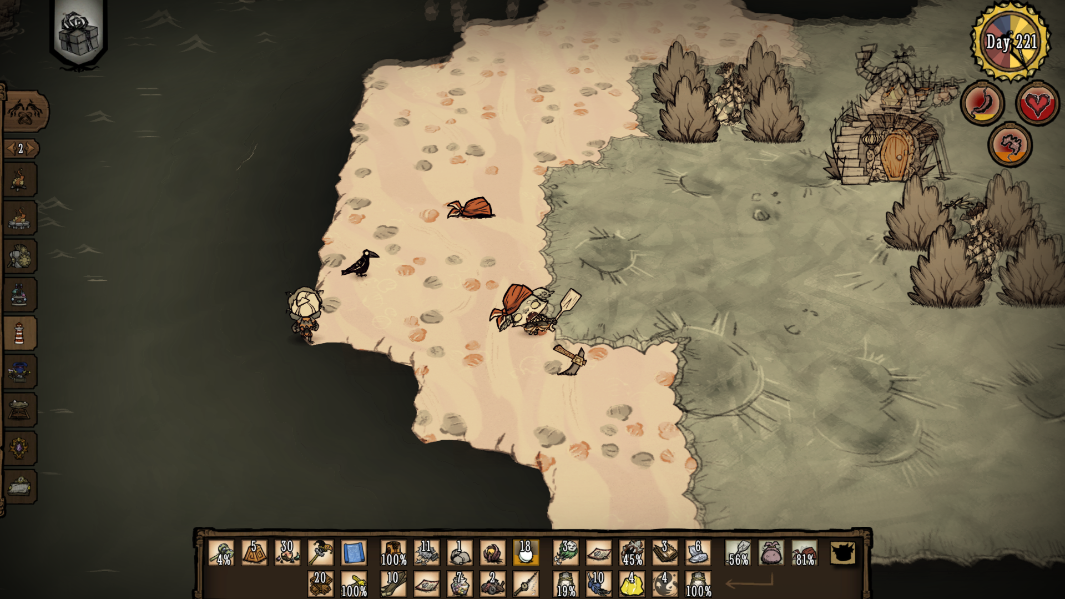Select the papyrus book stack of 3

point(664,553)
